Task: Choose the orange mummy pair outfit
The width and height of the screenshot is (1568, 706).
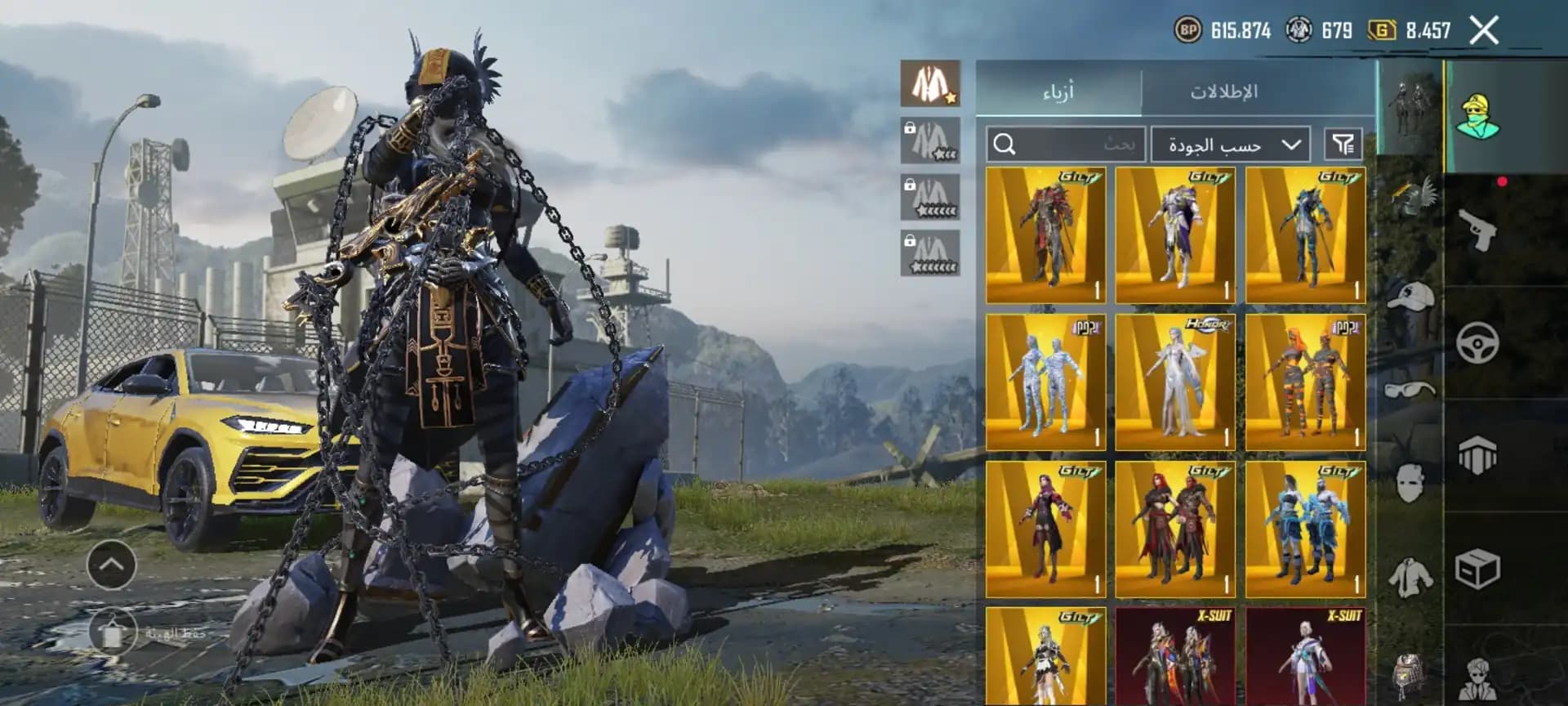Action: [1305, 382]
